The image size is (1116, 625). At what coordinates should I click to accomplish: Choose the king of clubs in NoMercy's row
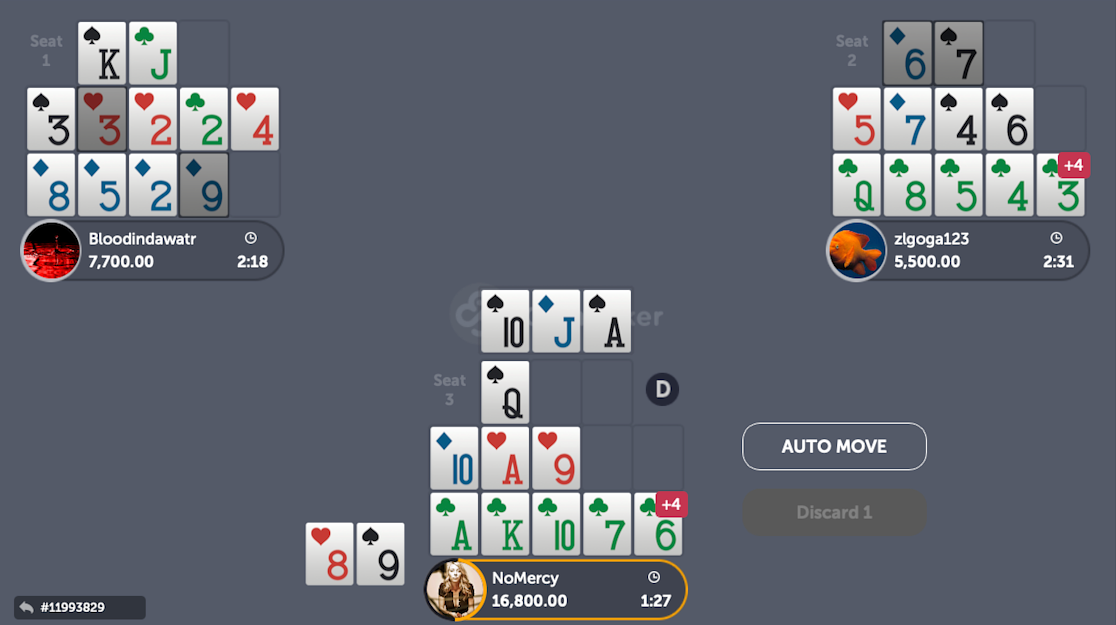point(505,524)
